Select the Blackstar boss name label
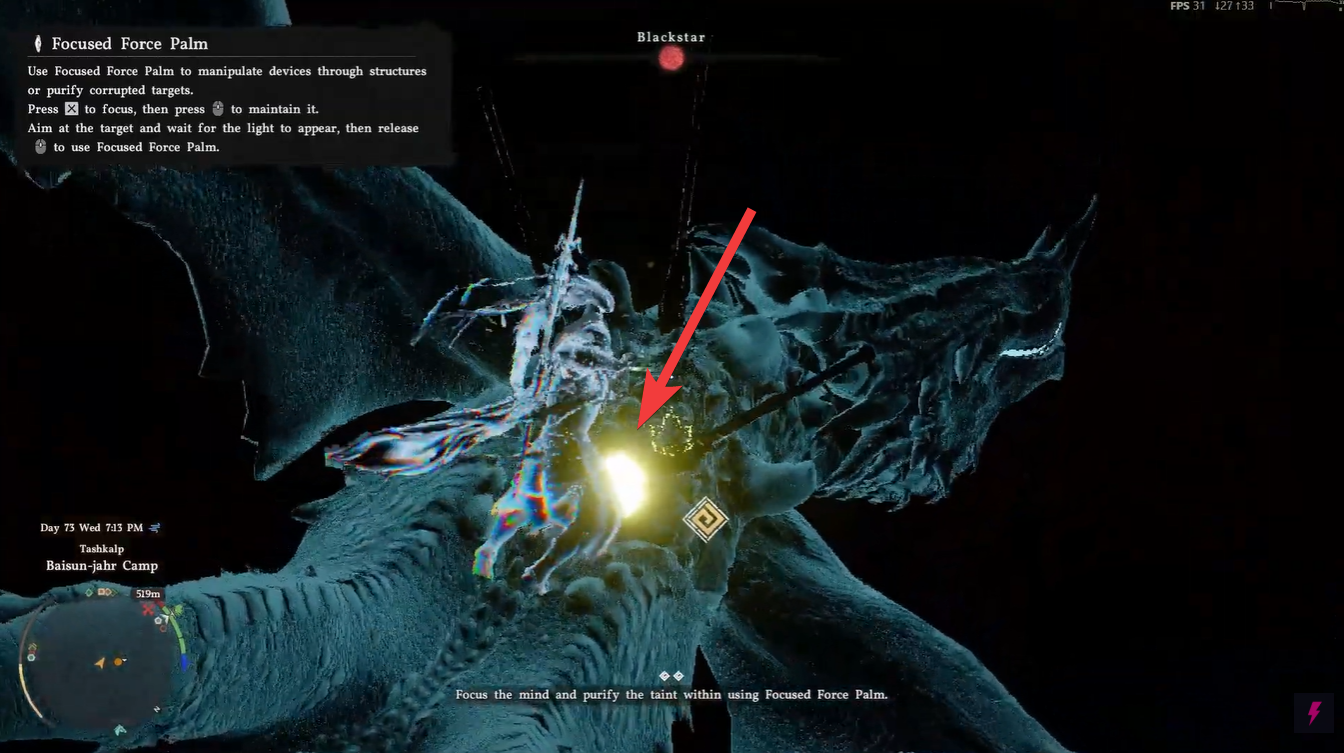Screen dimensions: 1344x753 [x=671, y=36]
